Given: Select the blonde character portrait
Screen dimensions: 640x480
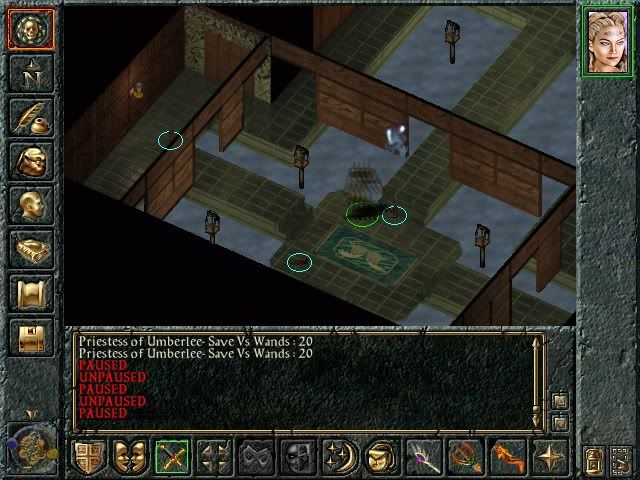Looking at the screenshot, I should click(x=608, y=43).
